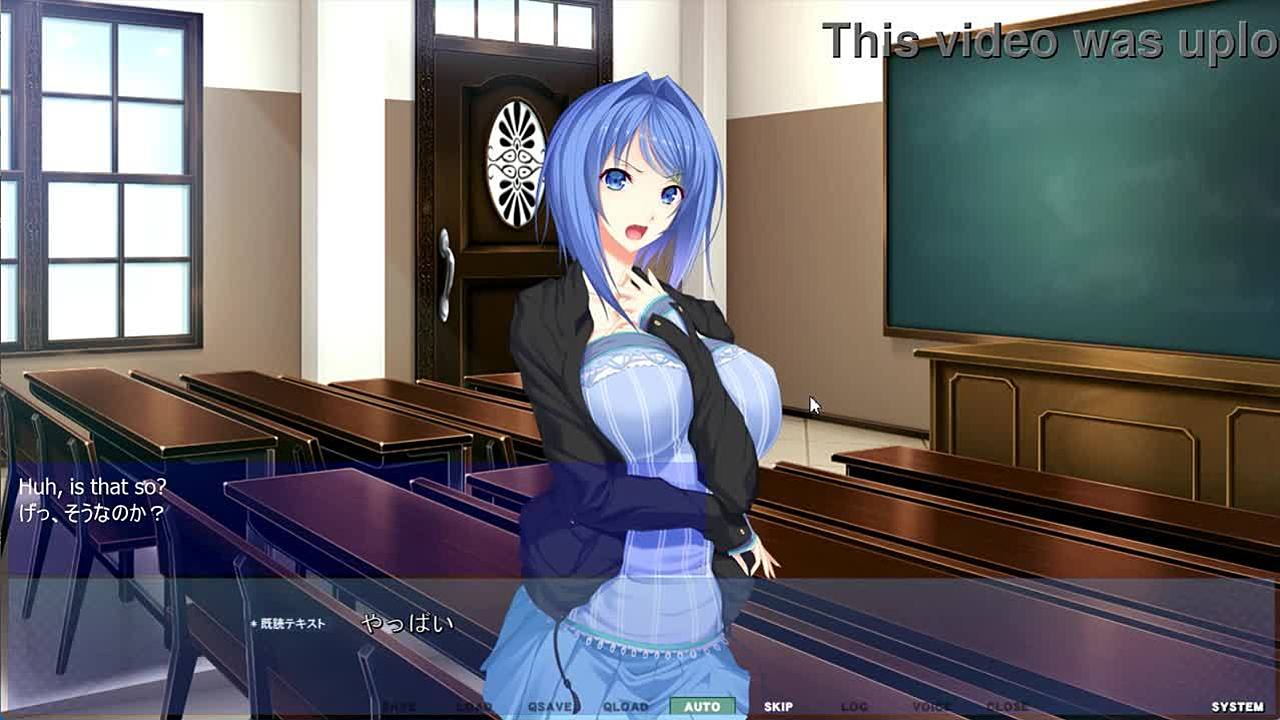
Task: Quick save with QSAVE
Action: pyautogui.click(x=550, y=707)
